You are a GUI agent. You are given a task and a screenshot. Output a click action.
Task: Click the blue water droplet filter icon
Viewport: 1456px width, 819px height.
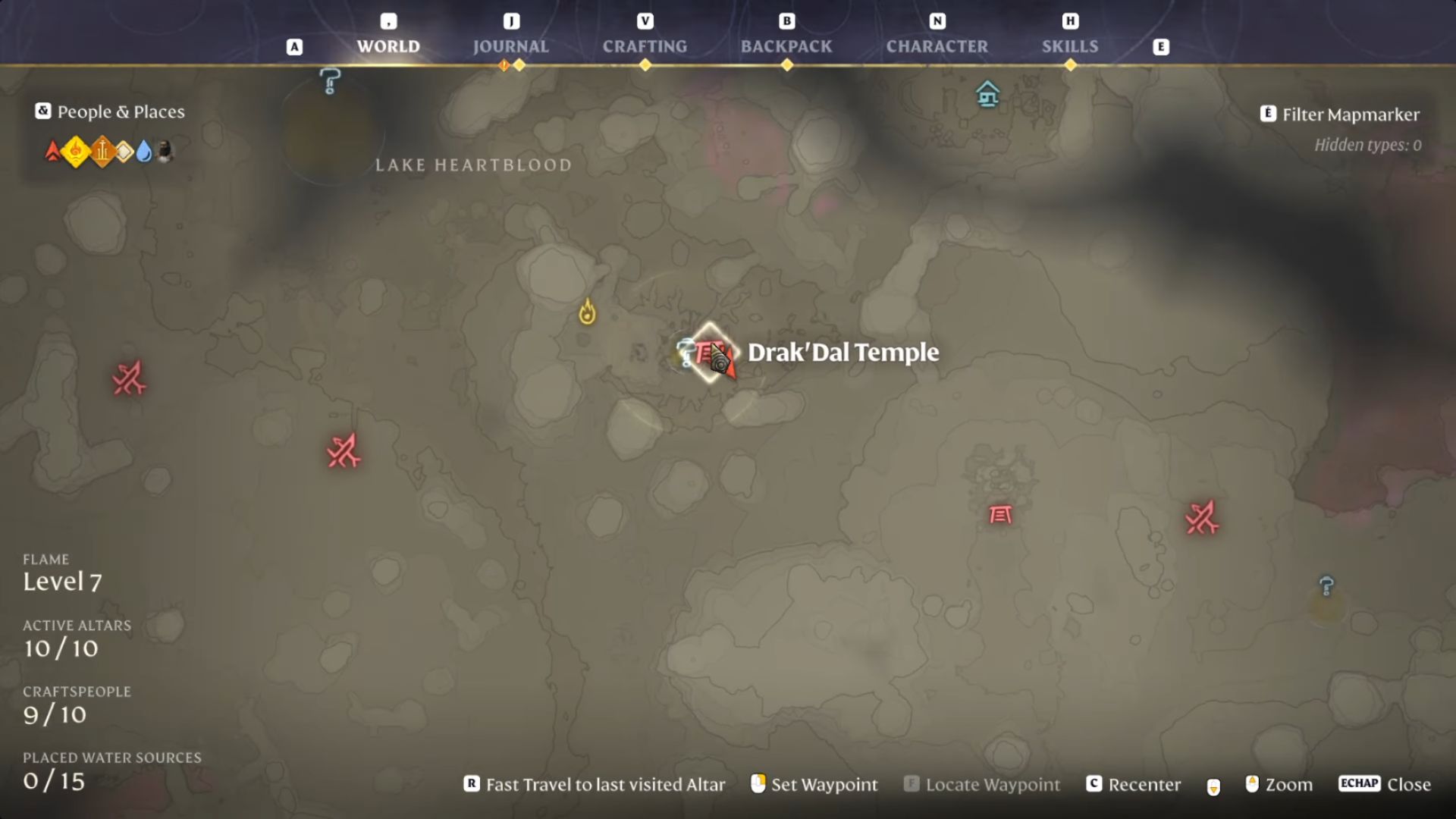tap(144, 152)
